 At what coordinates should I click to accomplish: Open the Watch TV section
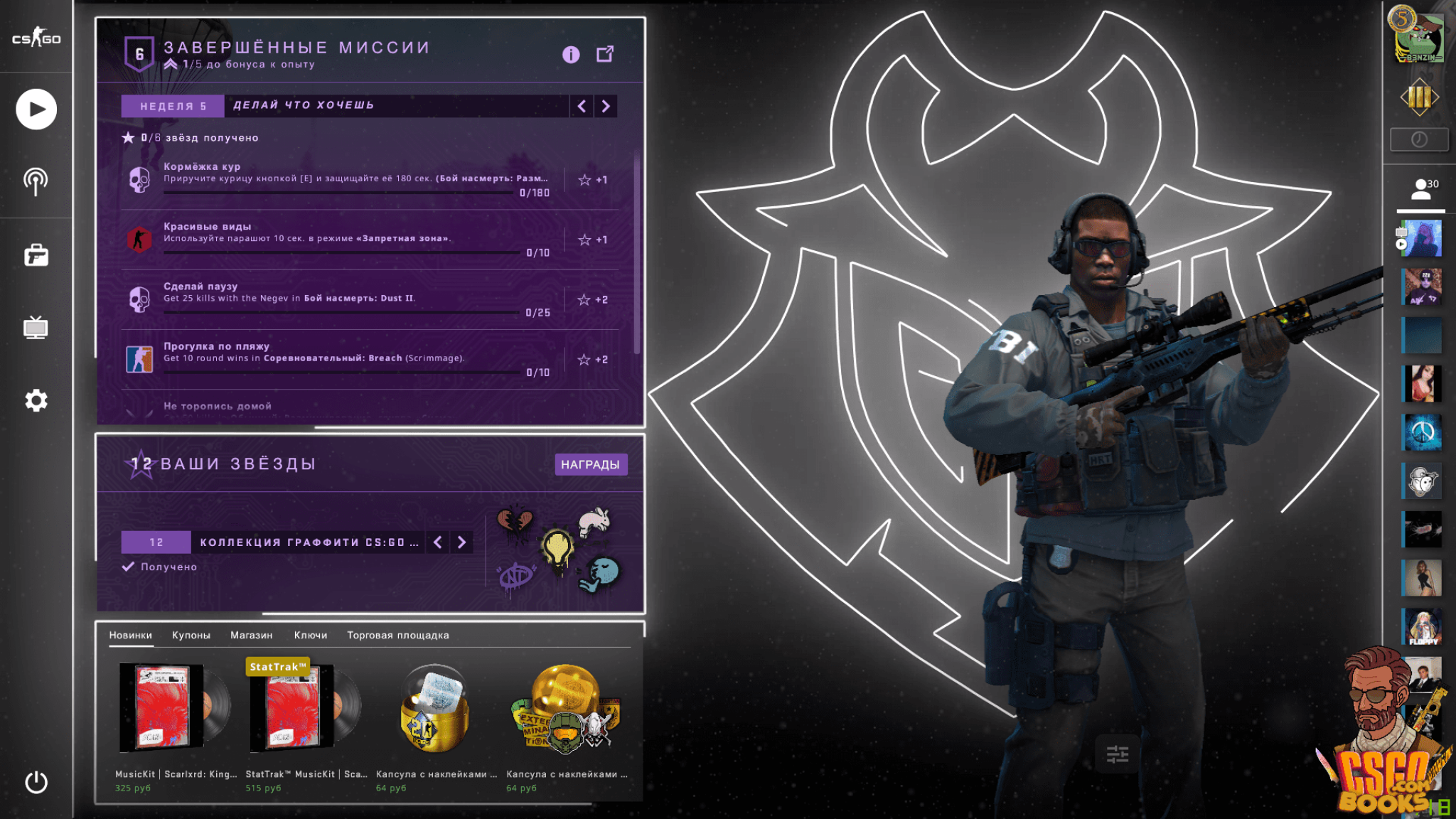point(36,328)
